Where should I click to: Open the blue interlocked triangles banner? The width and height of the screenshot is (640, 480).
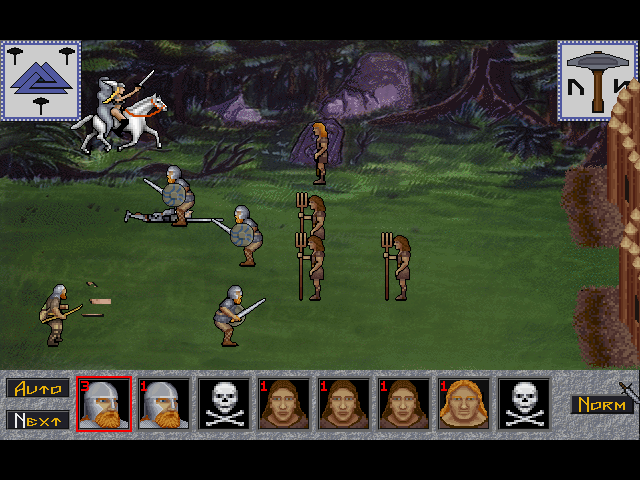point(41,80)
